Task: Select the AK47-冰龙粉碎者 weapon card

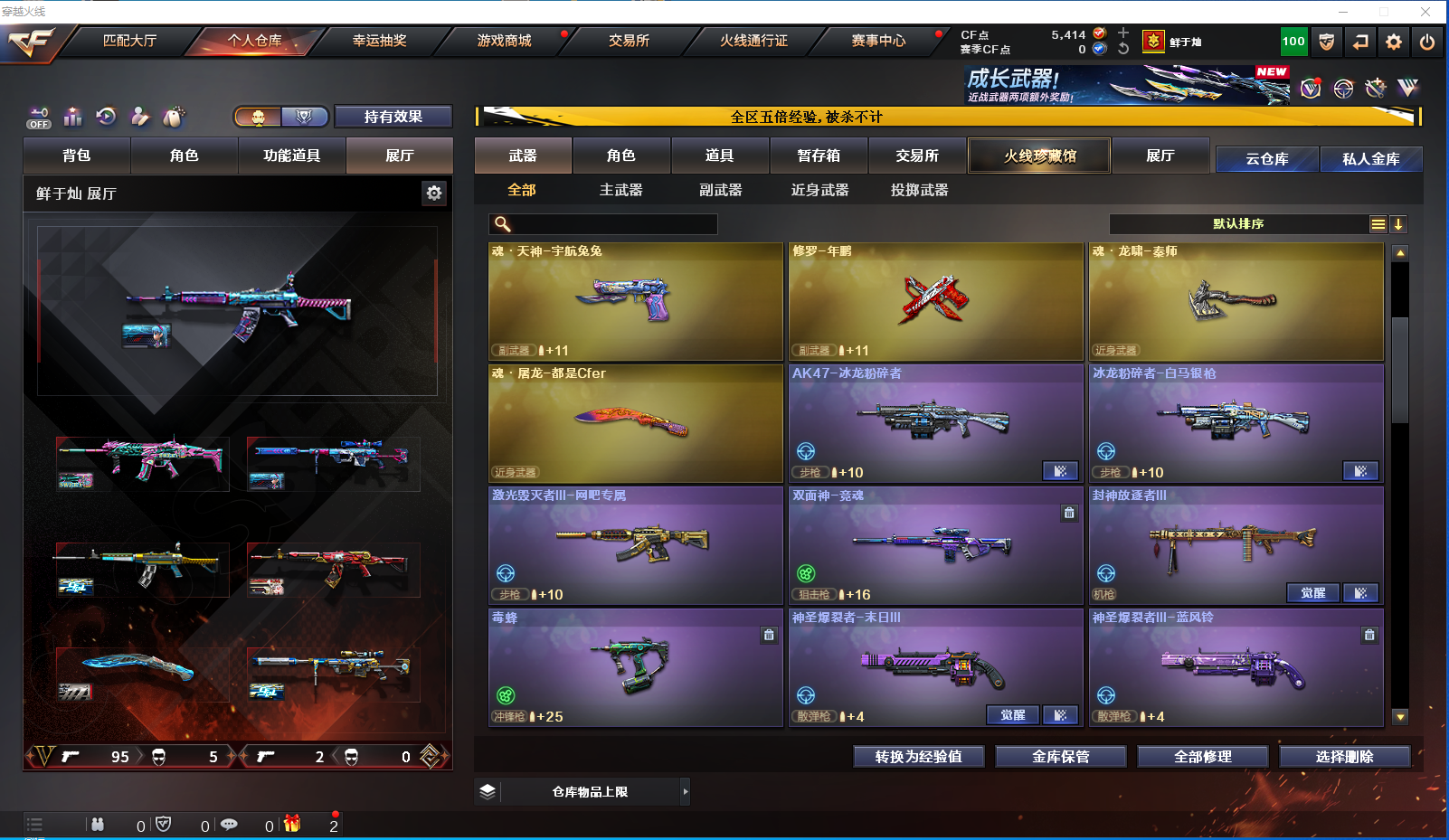Action: [935, 423]
